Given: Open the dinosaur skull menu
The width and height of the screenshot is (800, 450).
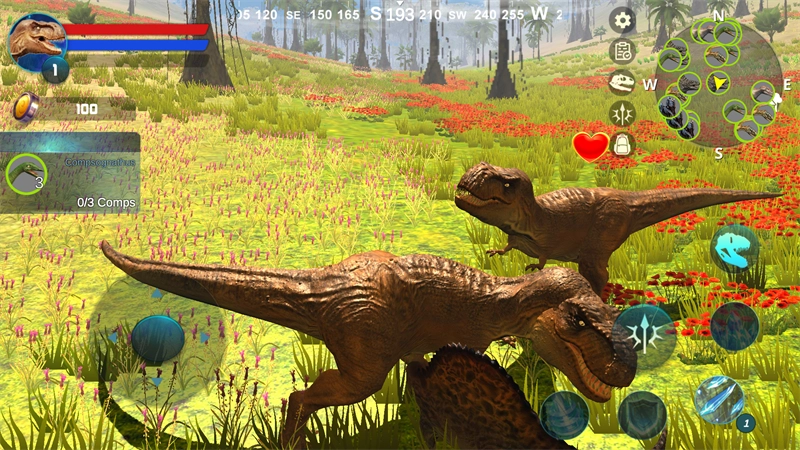Looking at the screenshot, I should pos(622,82).
